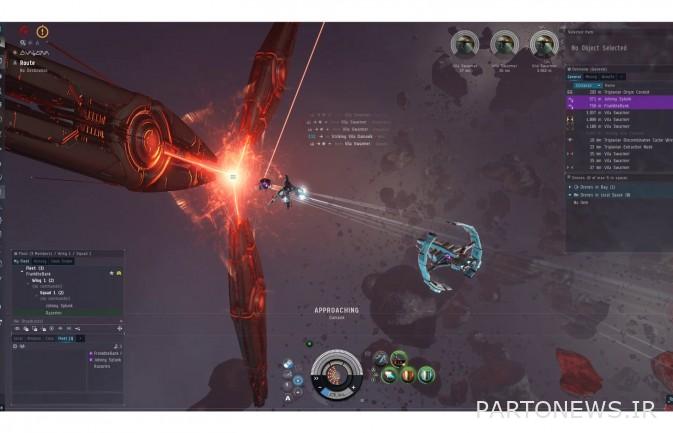Activate the top-left module on the rack
Viewport: 673px width, 433px height.
pyautogui.click(x=381, y=357)
